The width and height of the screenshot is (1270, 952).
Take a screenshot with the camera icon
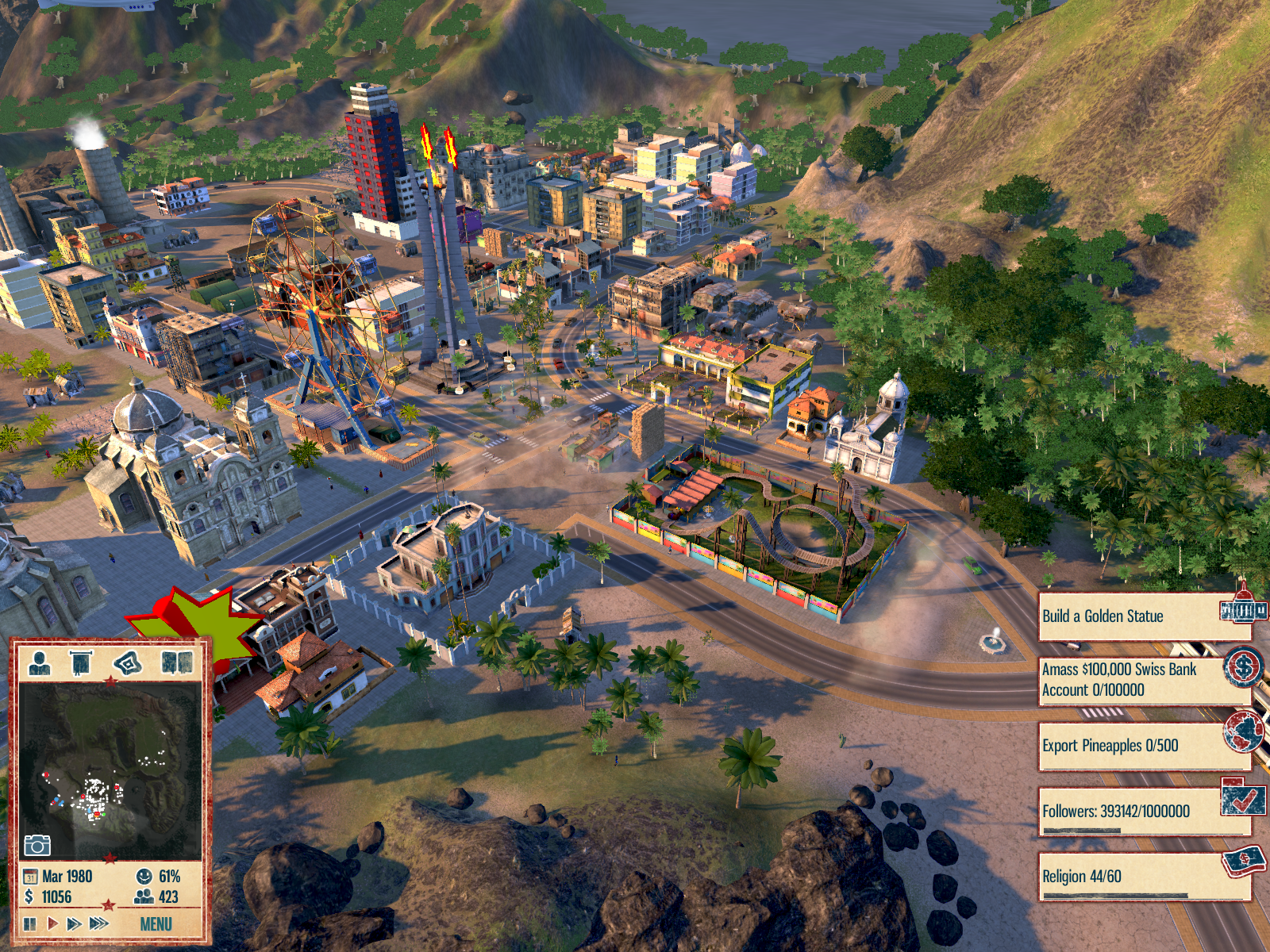[37, 845]
